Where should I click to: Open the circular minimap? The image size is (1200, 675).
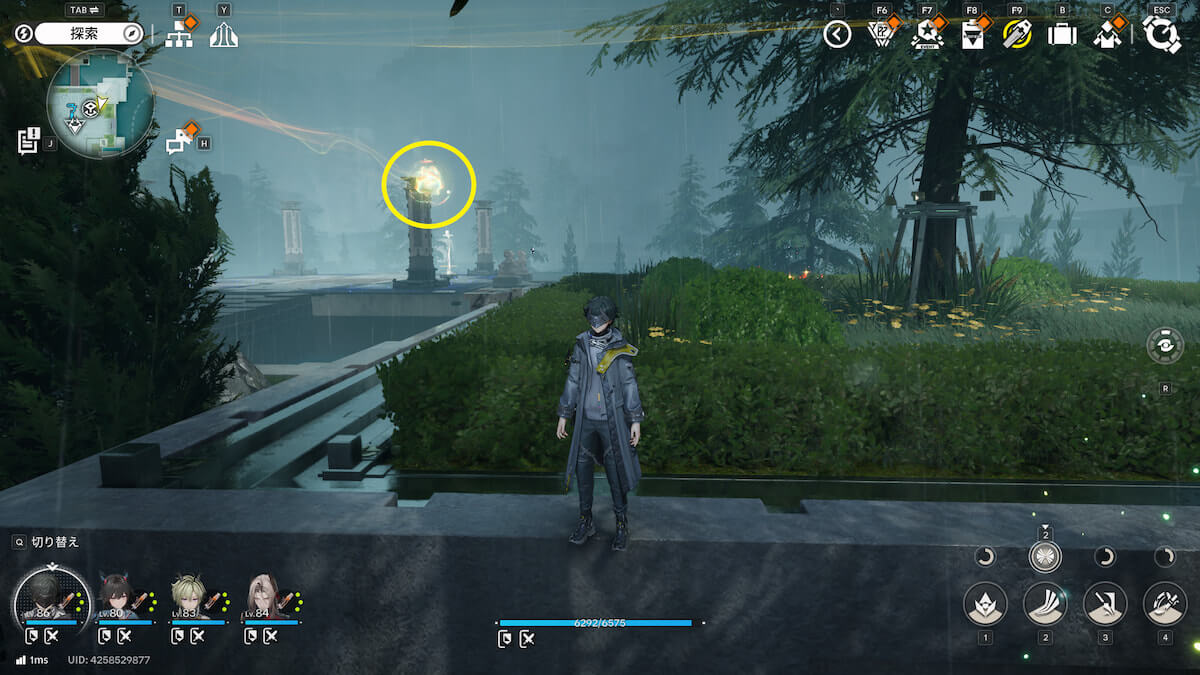pyautogui.click(x=100, y=104)
